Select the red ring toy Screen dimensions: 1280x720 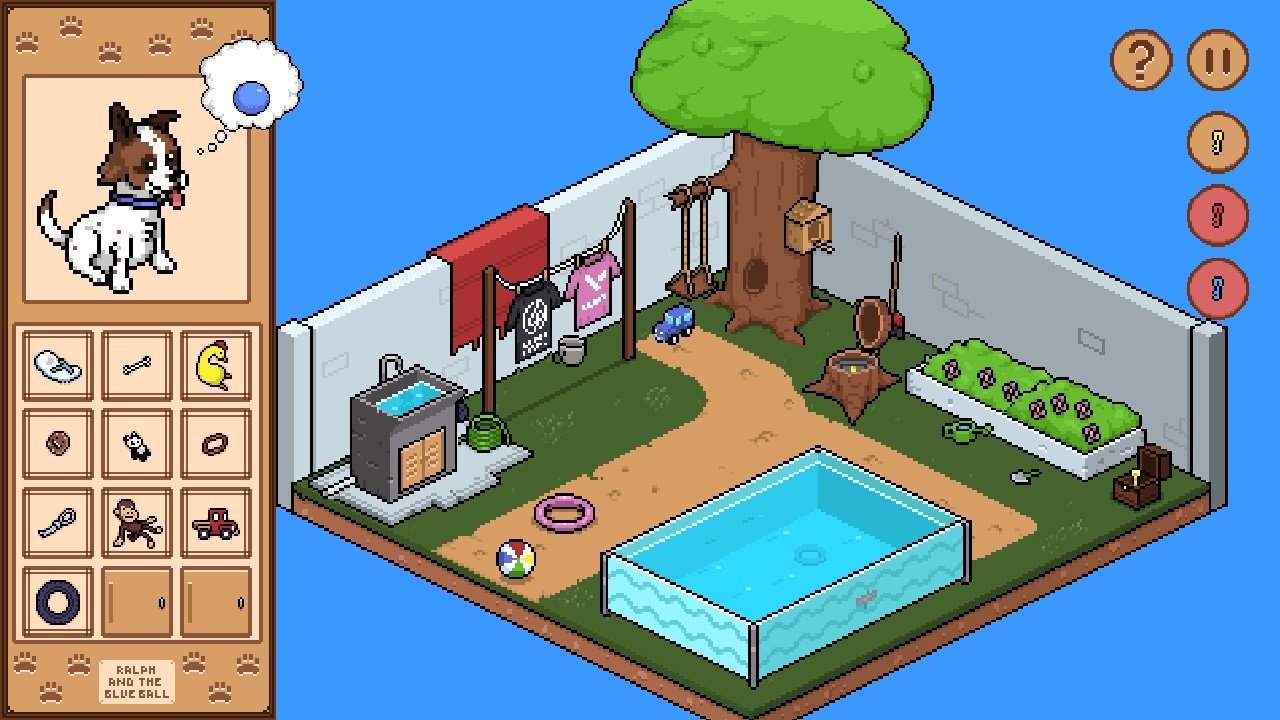213,443
